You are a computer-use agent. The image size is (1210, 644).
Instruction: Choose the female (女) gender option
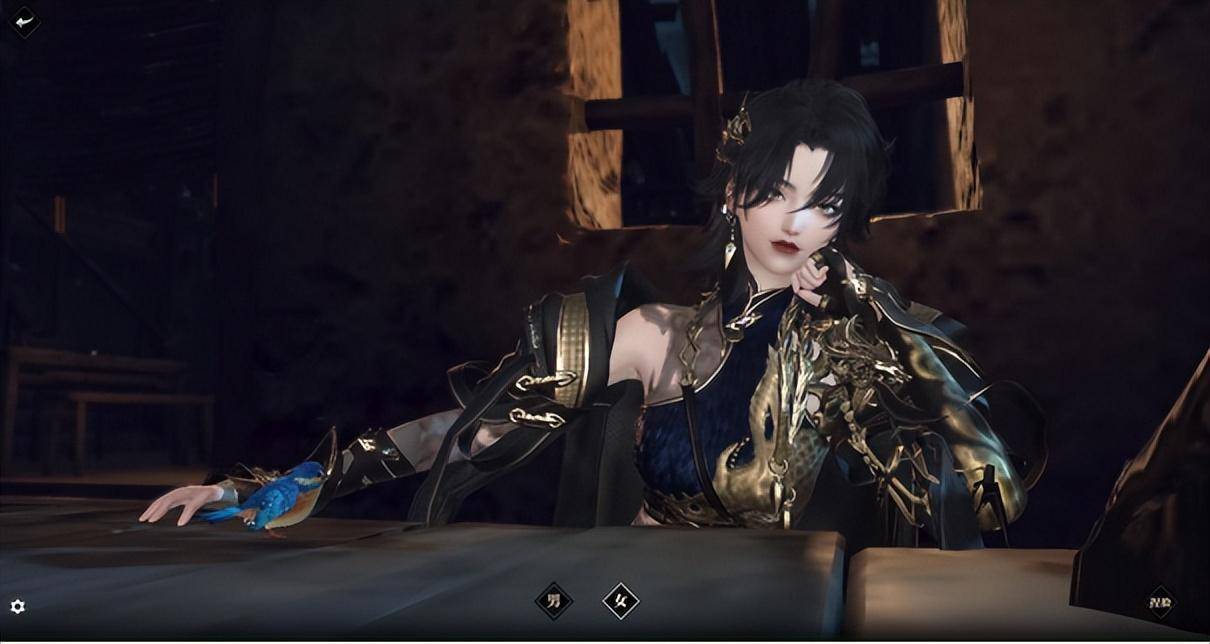point(620,601)
